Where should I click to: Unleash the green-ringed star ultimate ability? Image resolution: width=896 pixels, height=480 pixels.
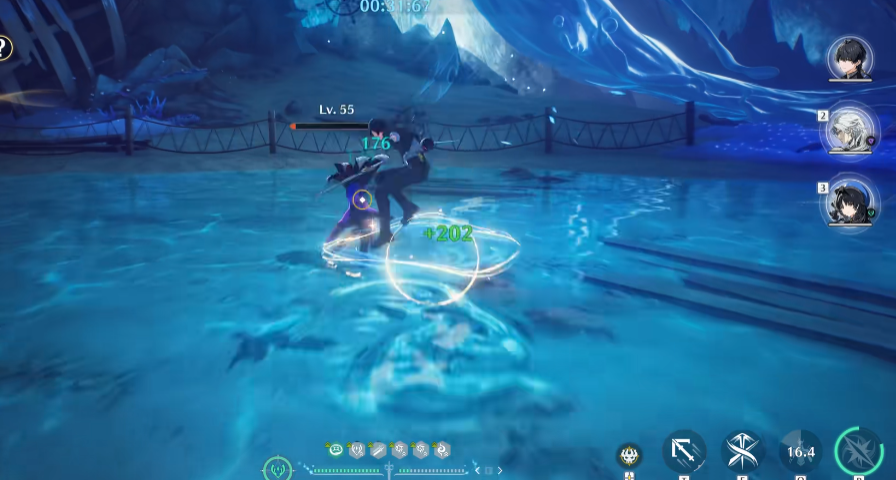858,452
